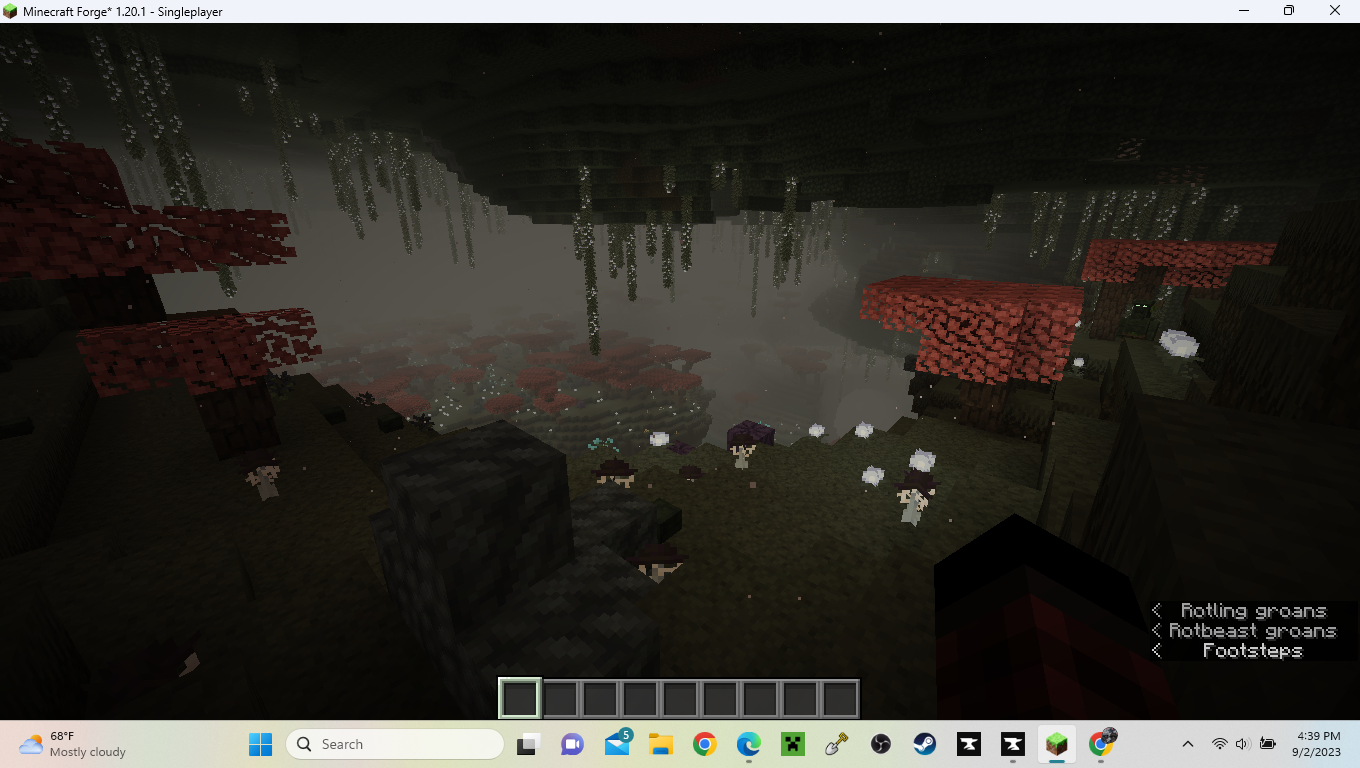Viewport: 1360px width, 768px height.
Task: Open Google Chrome from the taskbar
Action: coord(703,744)
